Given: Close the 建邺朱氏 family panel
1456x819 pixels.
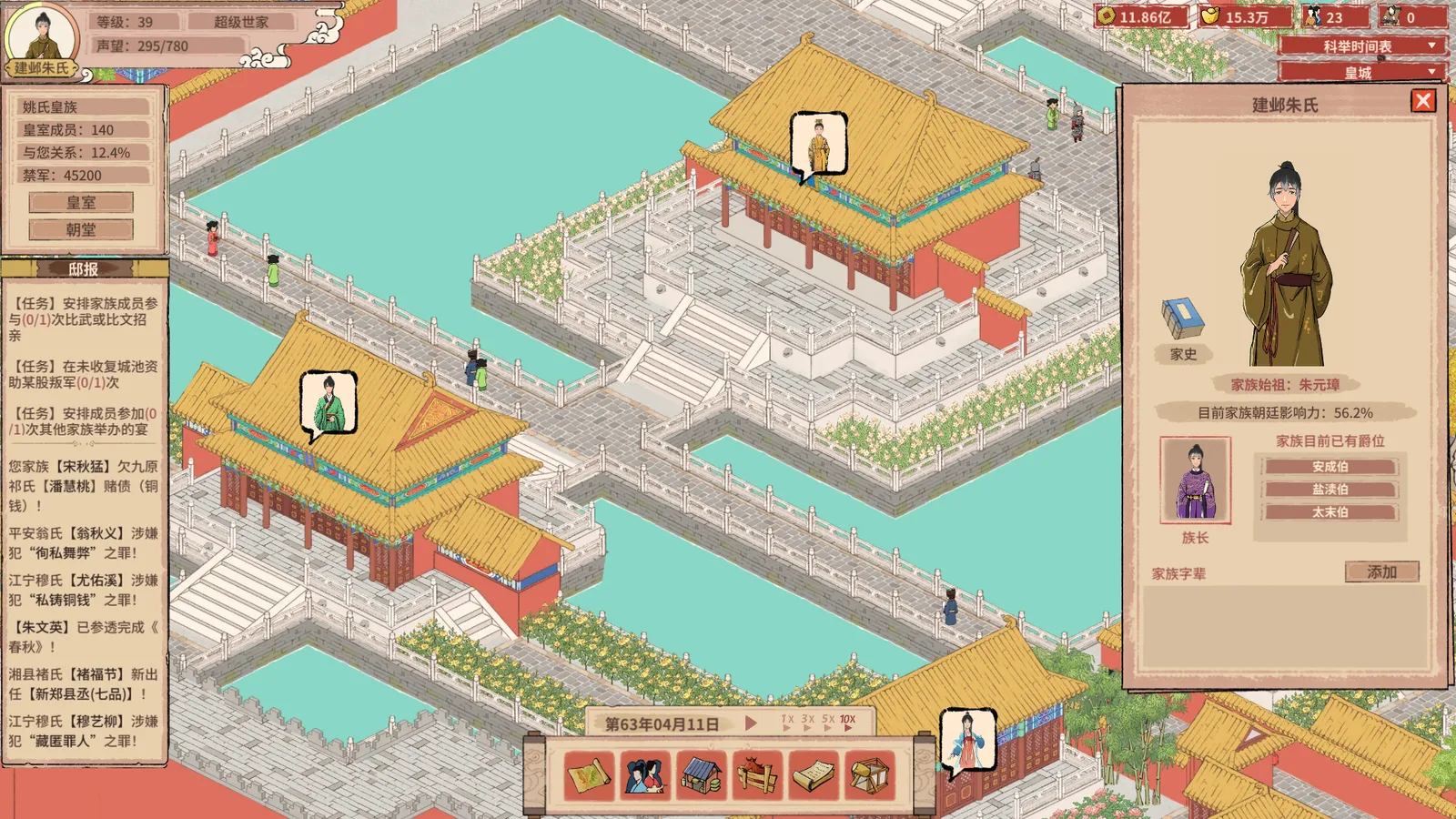Looking at the screenshot, I should [1423, 101].
